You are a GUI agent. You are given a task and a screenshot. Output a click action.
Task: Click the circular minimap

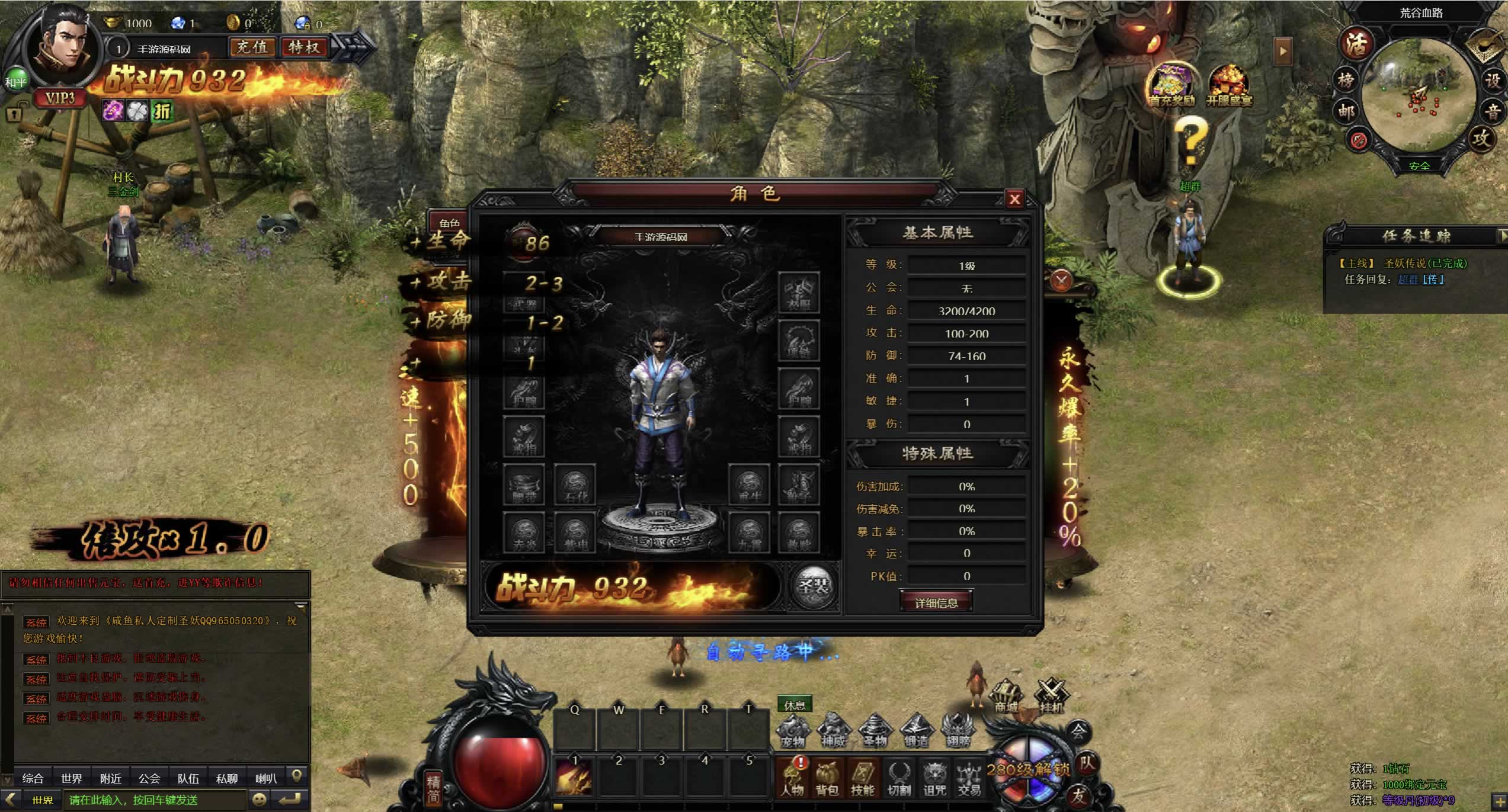(x=1418, y=95)
